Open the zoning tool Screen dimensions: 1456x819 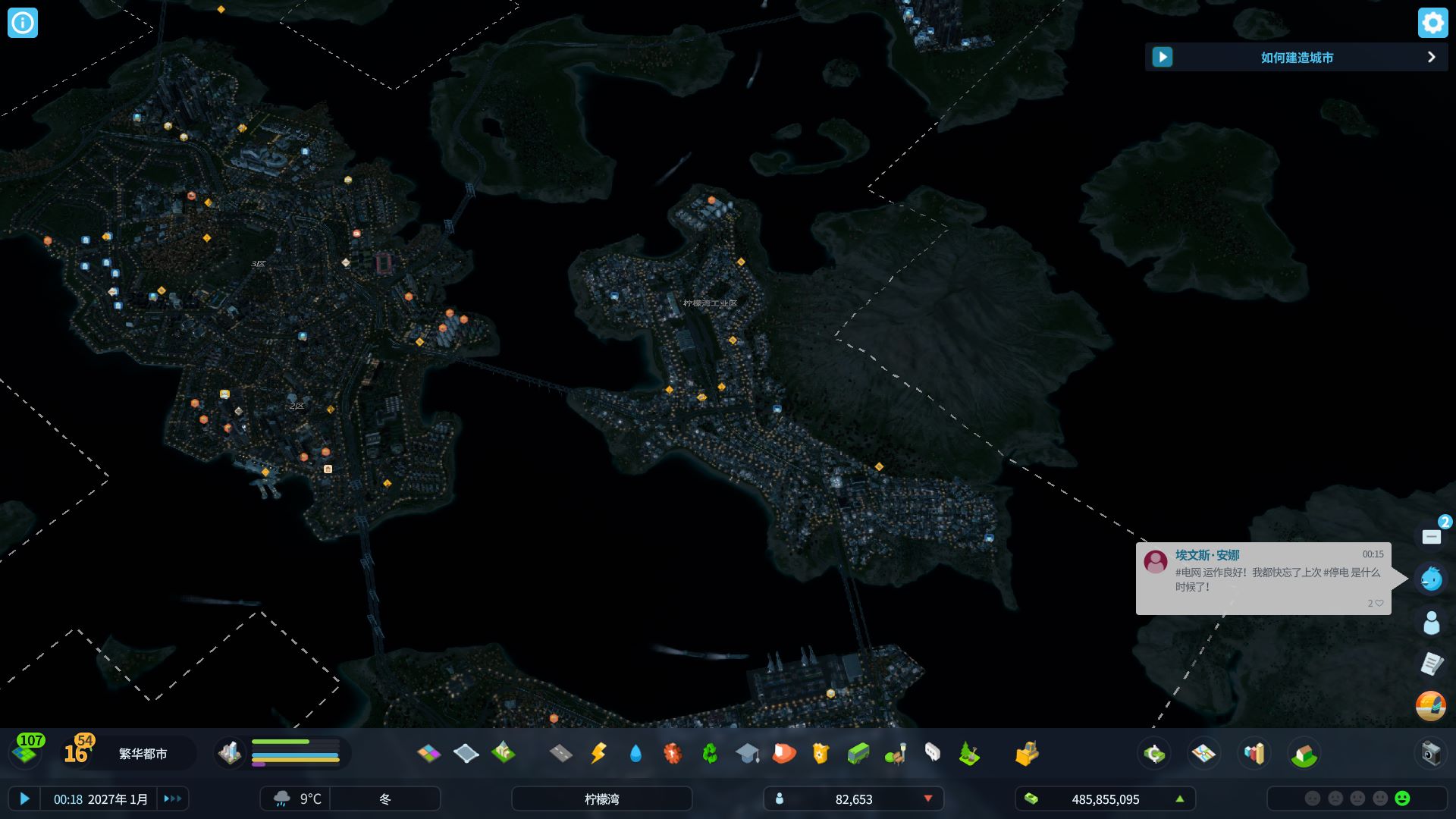coord(428,753)
